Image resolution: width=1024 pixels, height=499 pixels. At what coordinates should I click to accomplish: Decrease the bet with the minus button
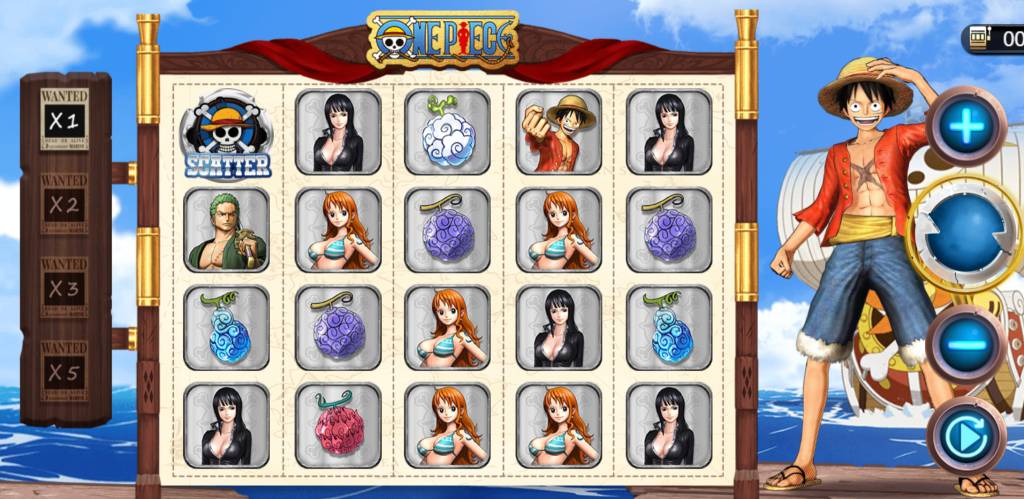pos(966,344)
